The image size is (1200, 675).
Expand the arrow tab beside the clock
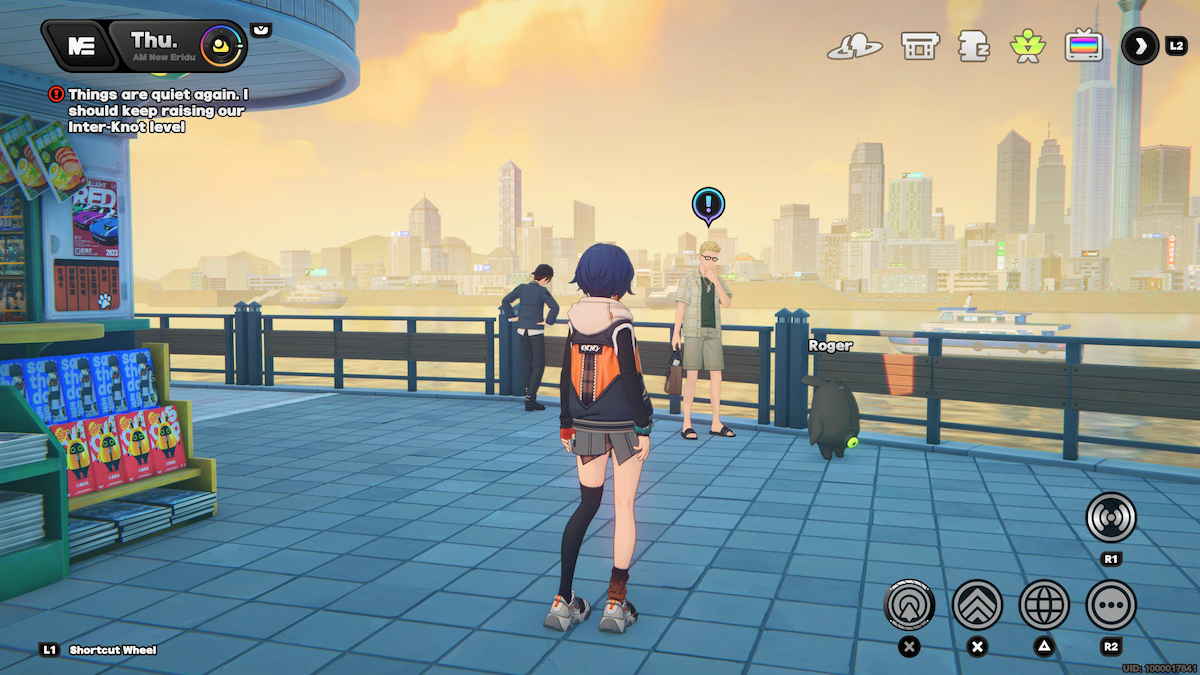pos(261,30)
